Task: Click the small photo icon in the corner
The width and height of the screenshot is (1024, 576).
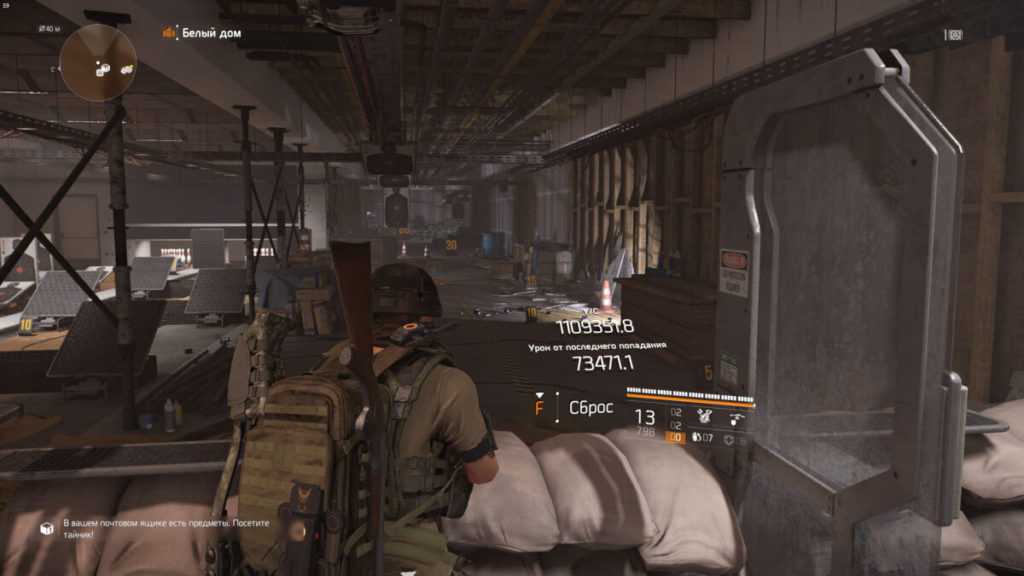Action: 955,35
